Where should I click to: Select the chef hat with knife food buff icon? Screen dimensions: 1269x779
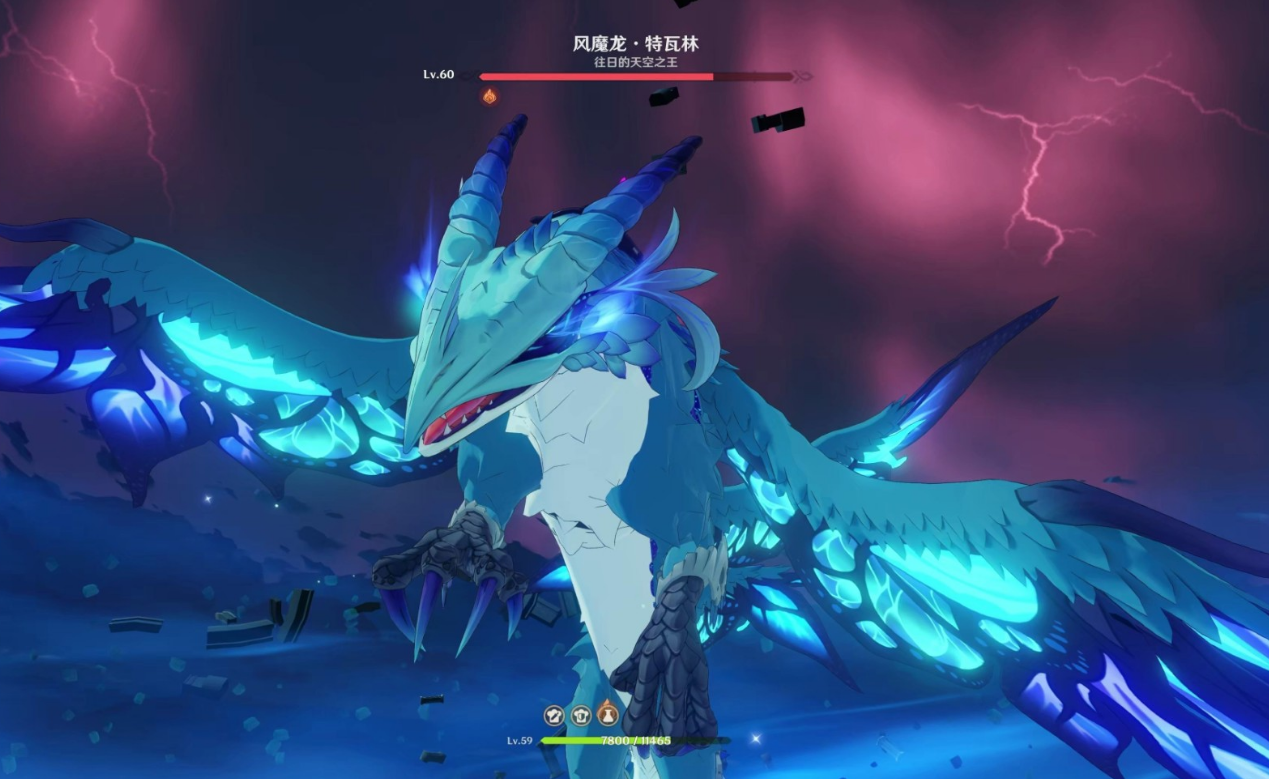554,715
